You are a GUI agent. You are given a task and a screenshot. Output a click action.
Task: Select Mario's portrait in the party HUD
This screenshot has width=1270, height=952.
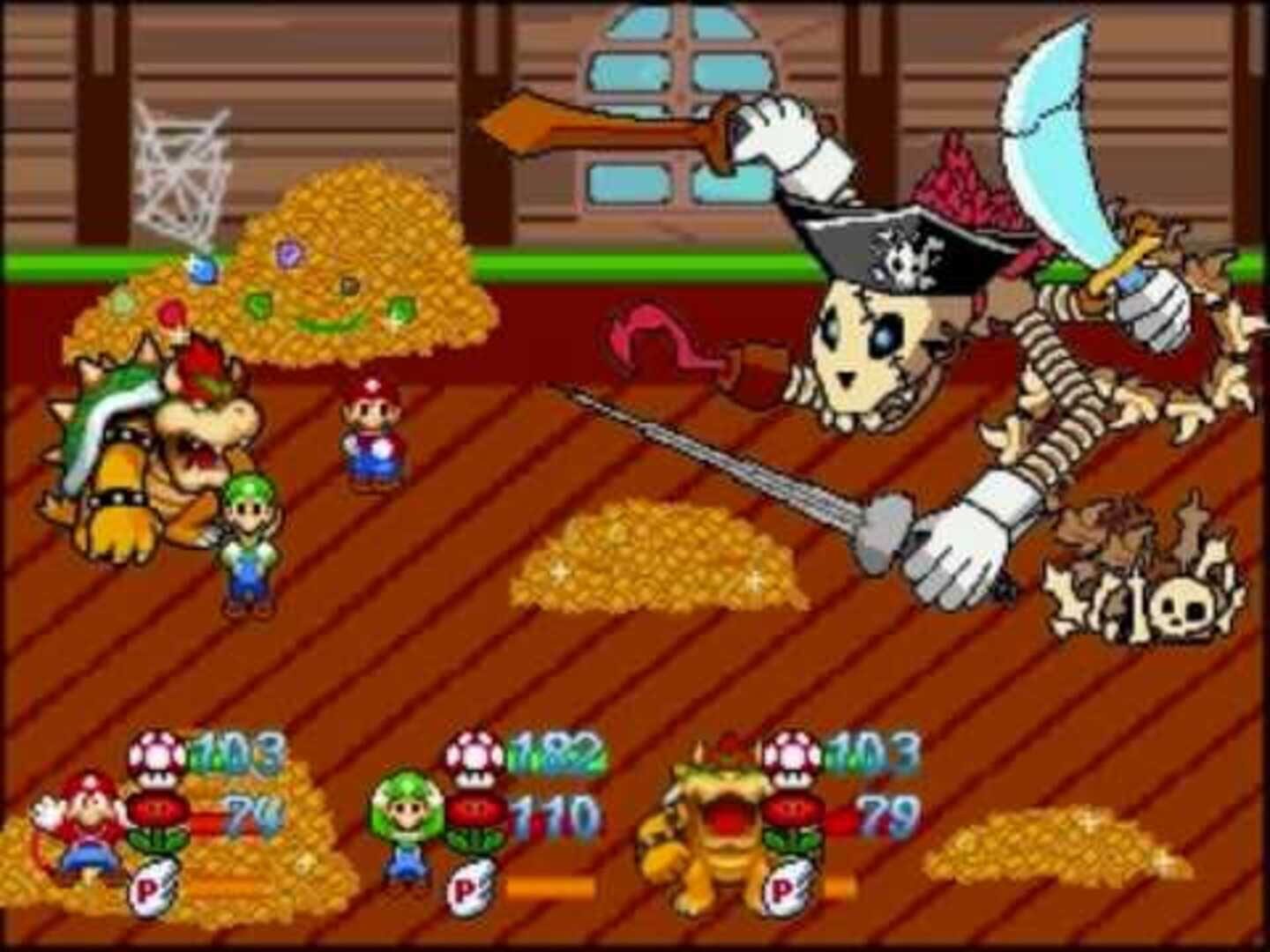[82, 829]
